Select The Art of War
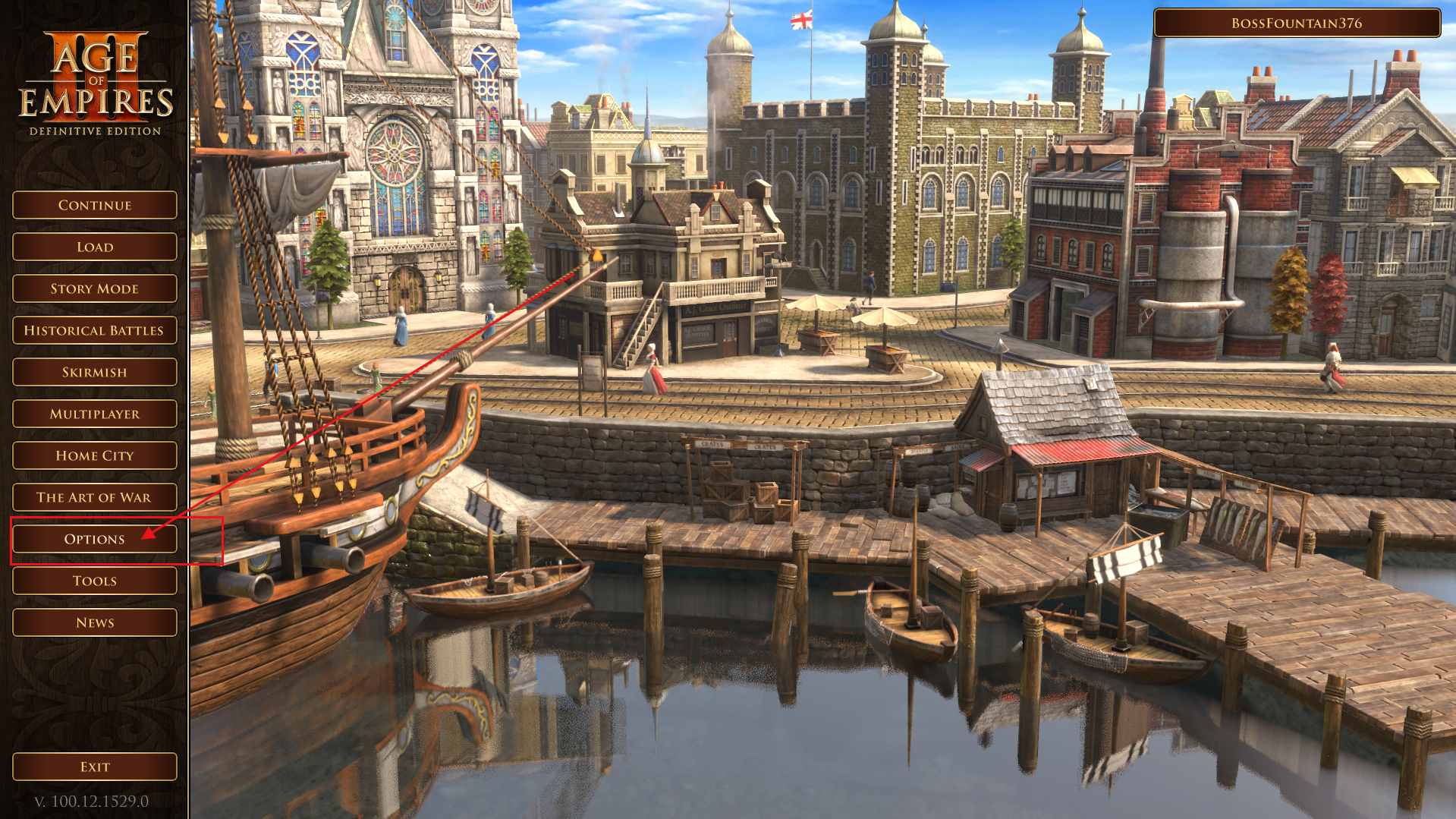 point(95,497)
